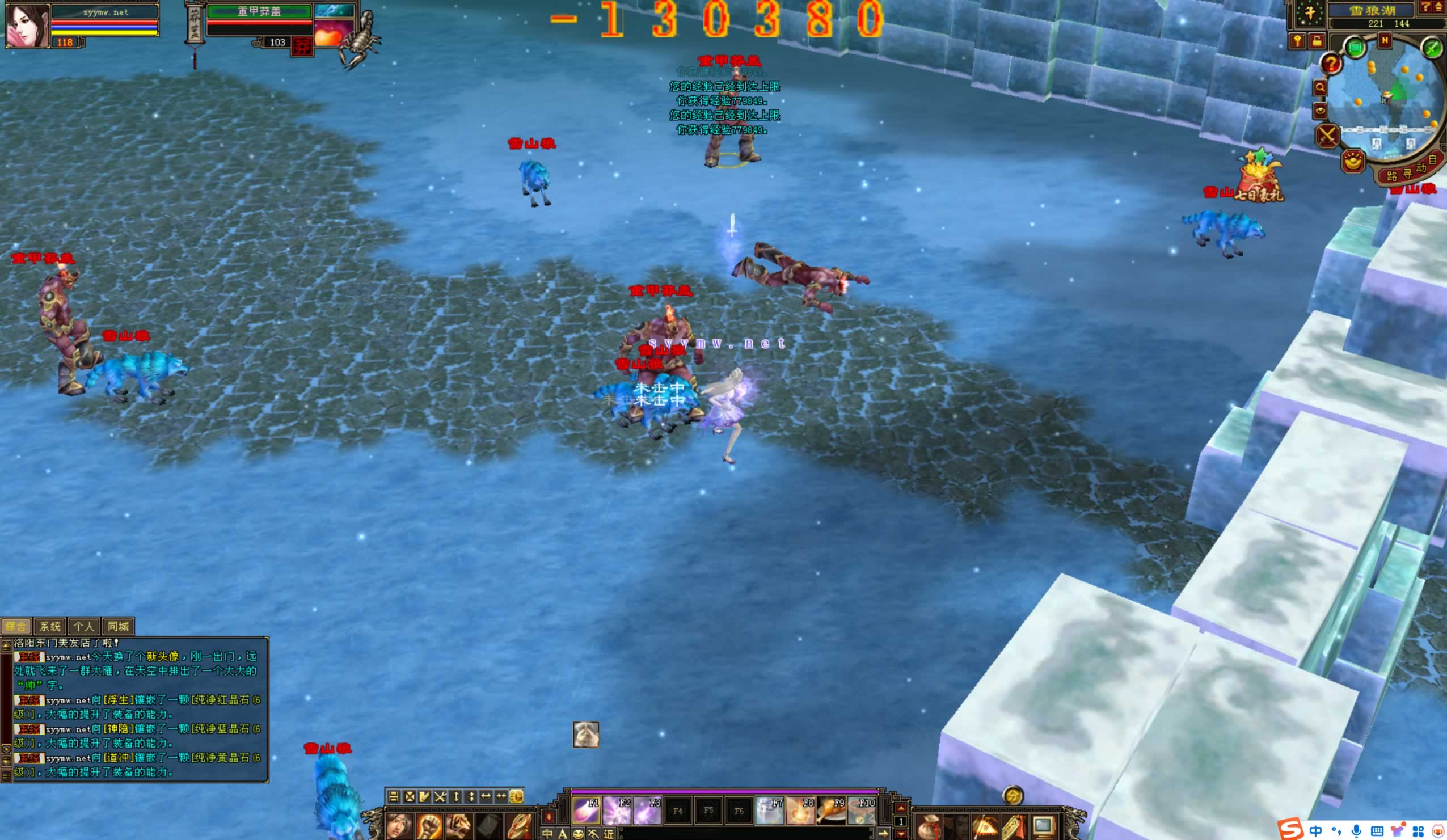1447x840 pixels.
Task: Click the red question mark help button
Action: point(1331,64)
